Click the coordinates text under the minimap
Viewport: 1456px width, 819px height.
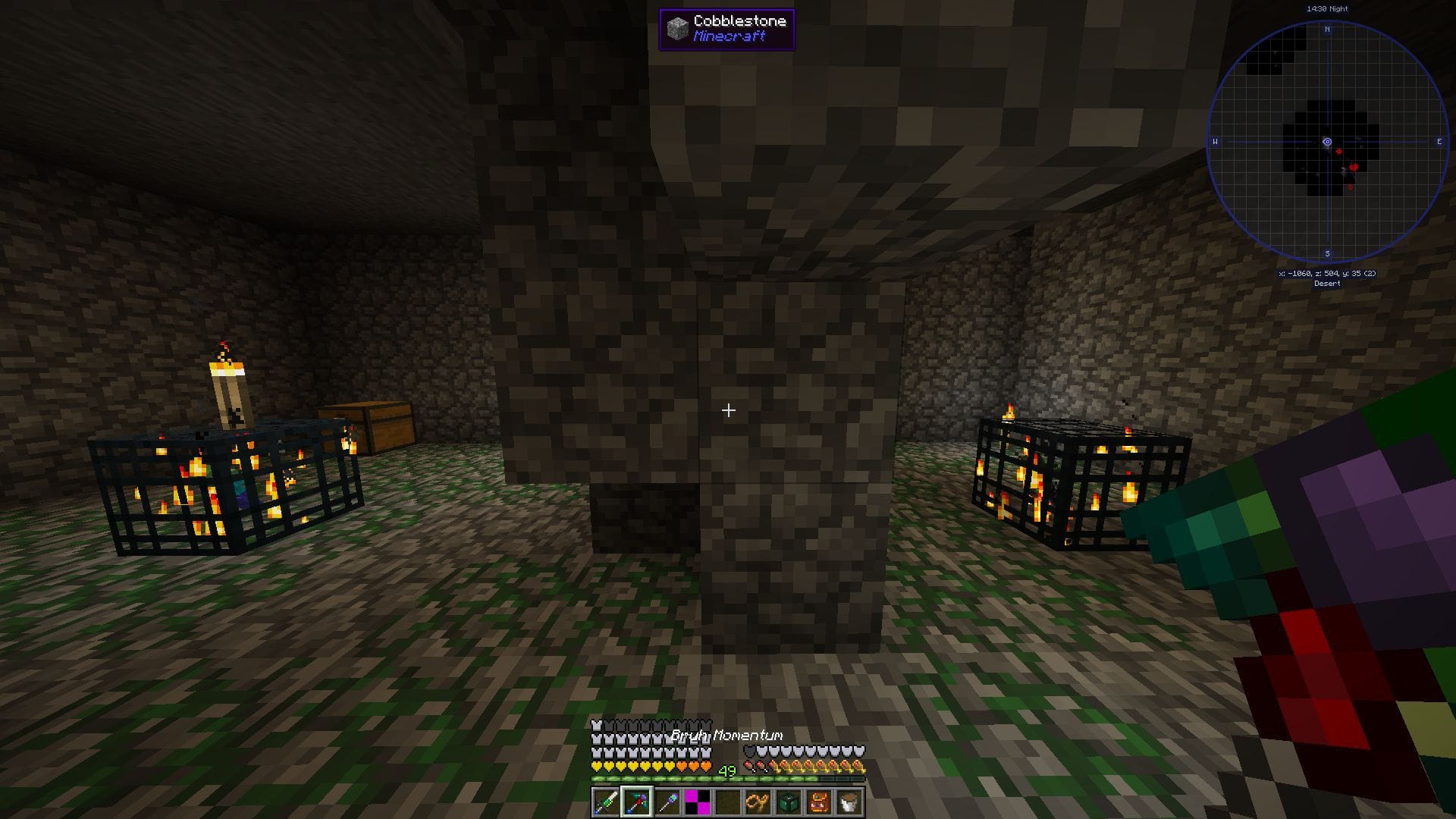[1327, 274]
